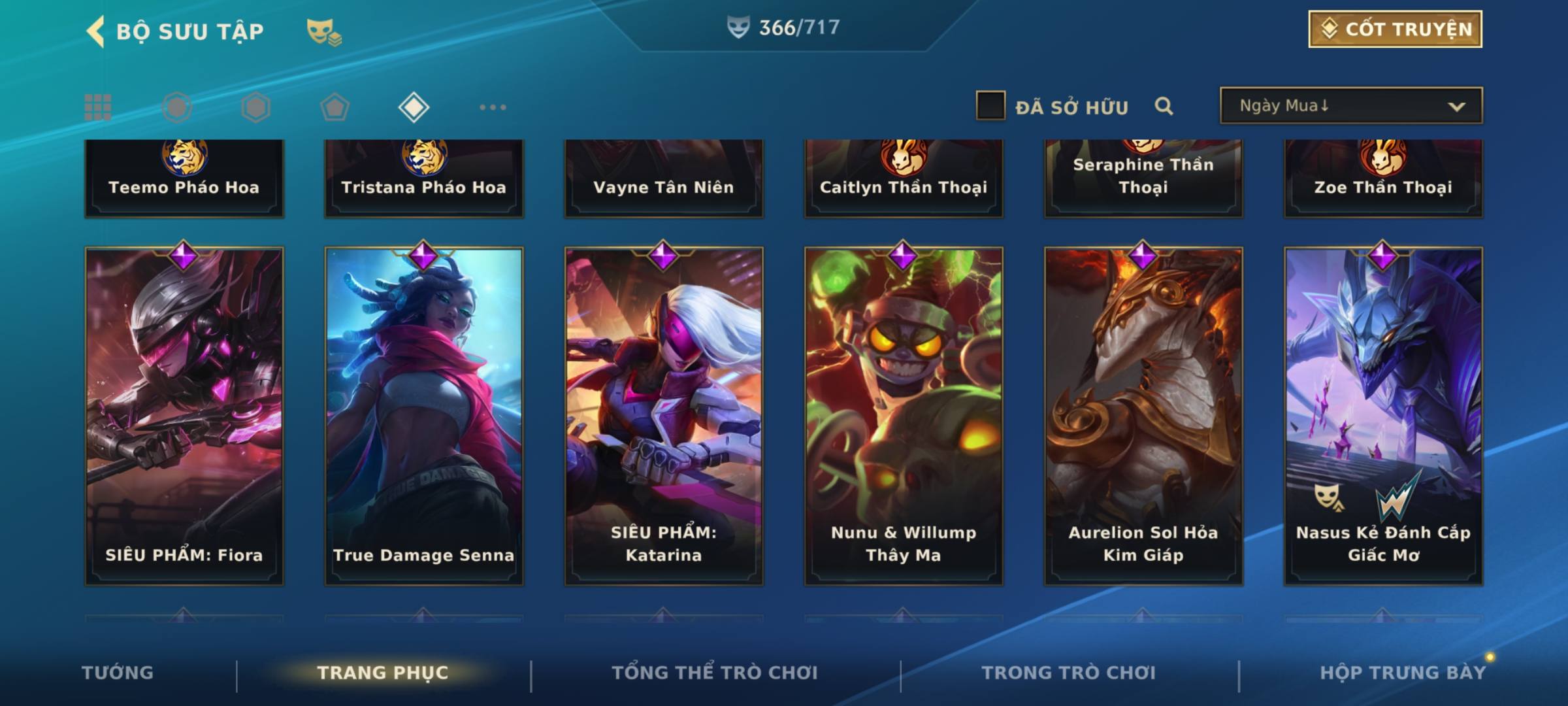Switch to Tổng Thể Trò Chơi tab

coord(715,673)
